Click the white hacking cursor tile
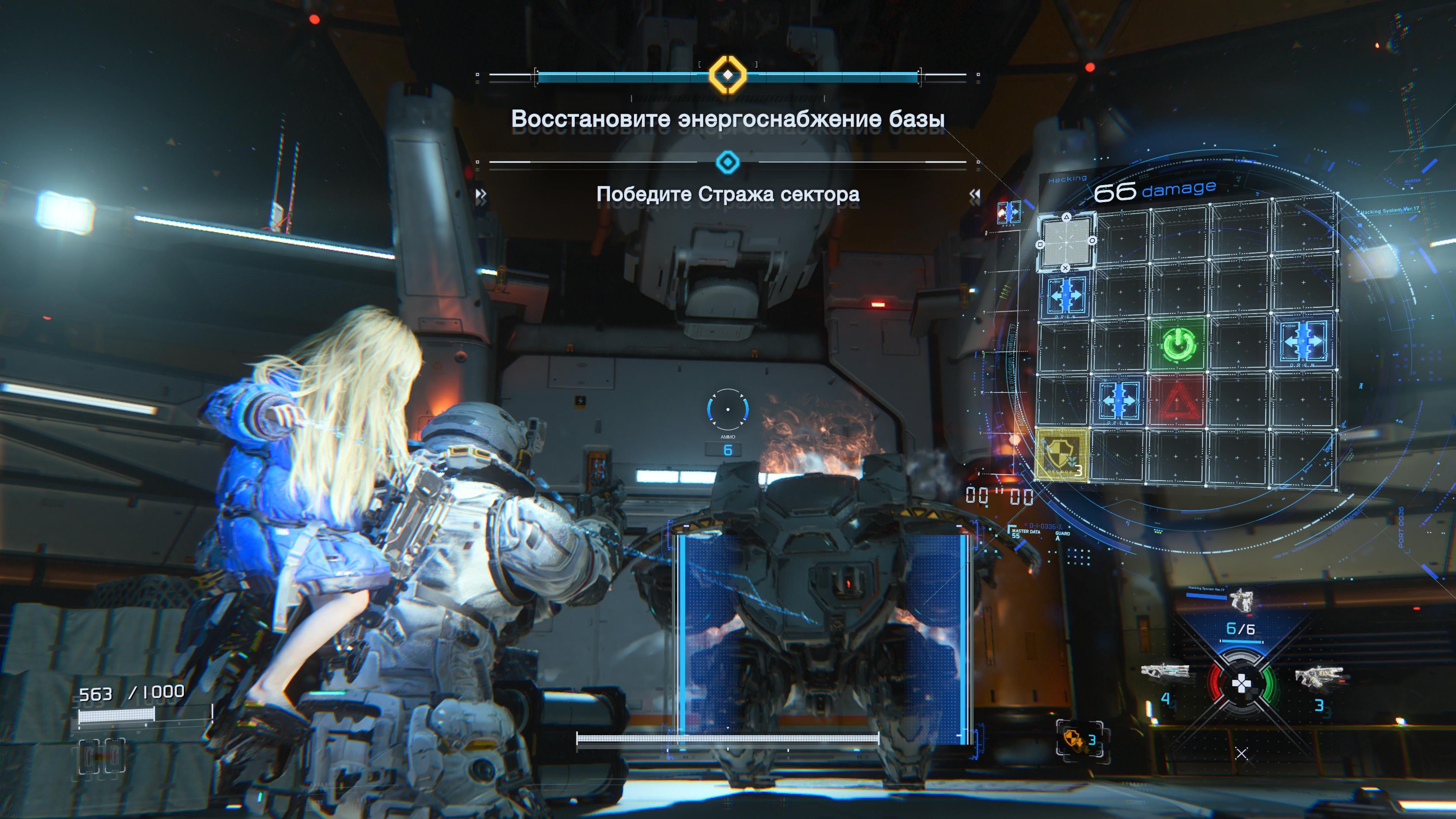 pos(1066,242)
